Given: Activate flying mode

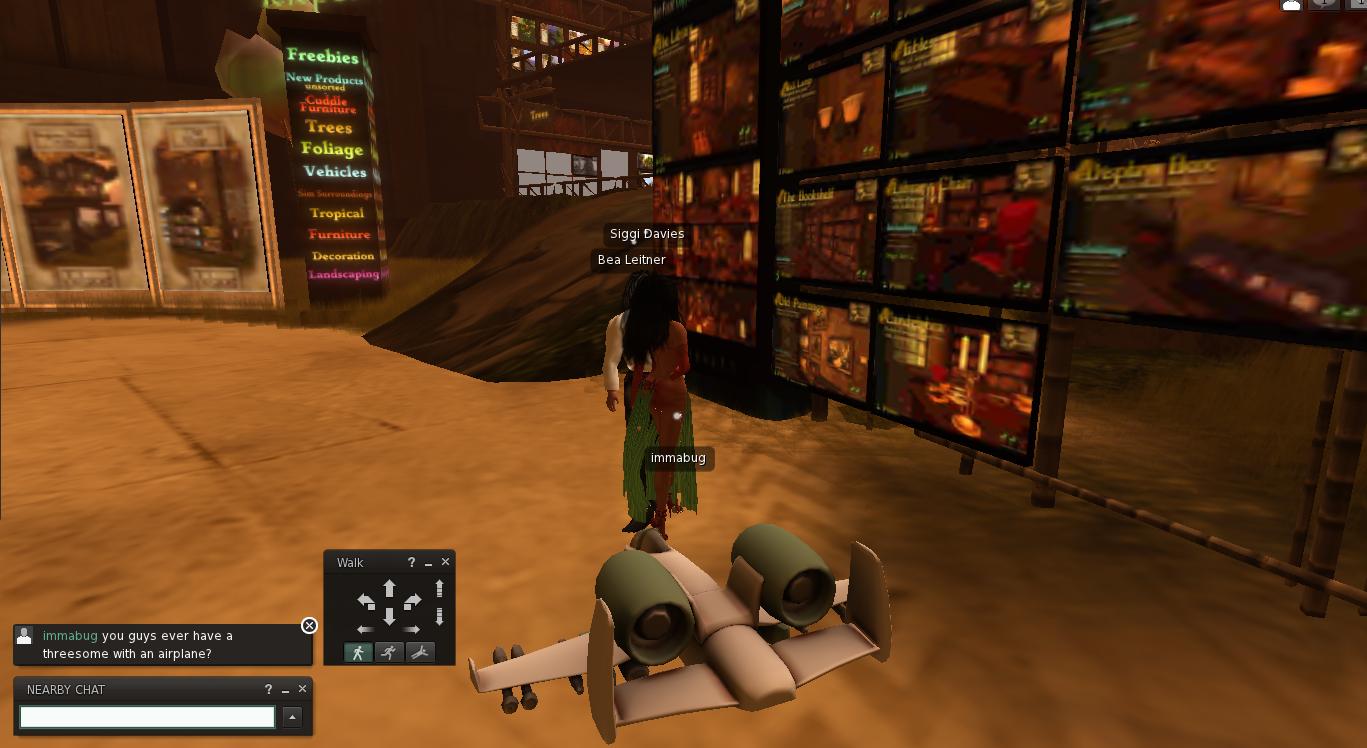Looking at the screenshot, I should (x=420, y=652).
